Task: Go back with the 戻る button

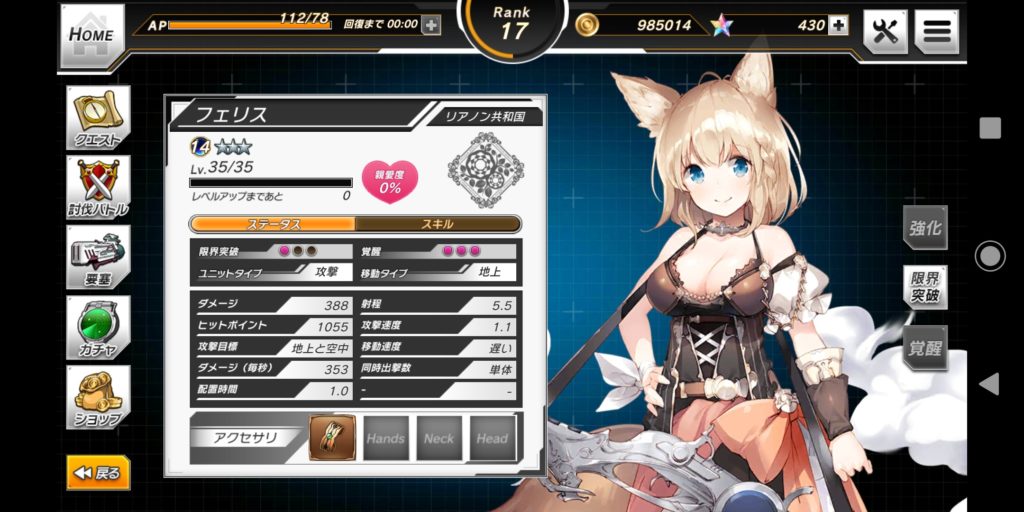Action: (x=98, y=472)
